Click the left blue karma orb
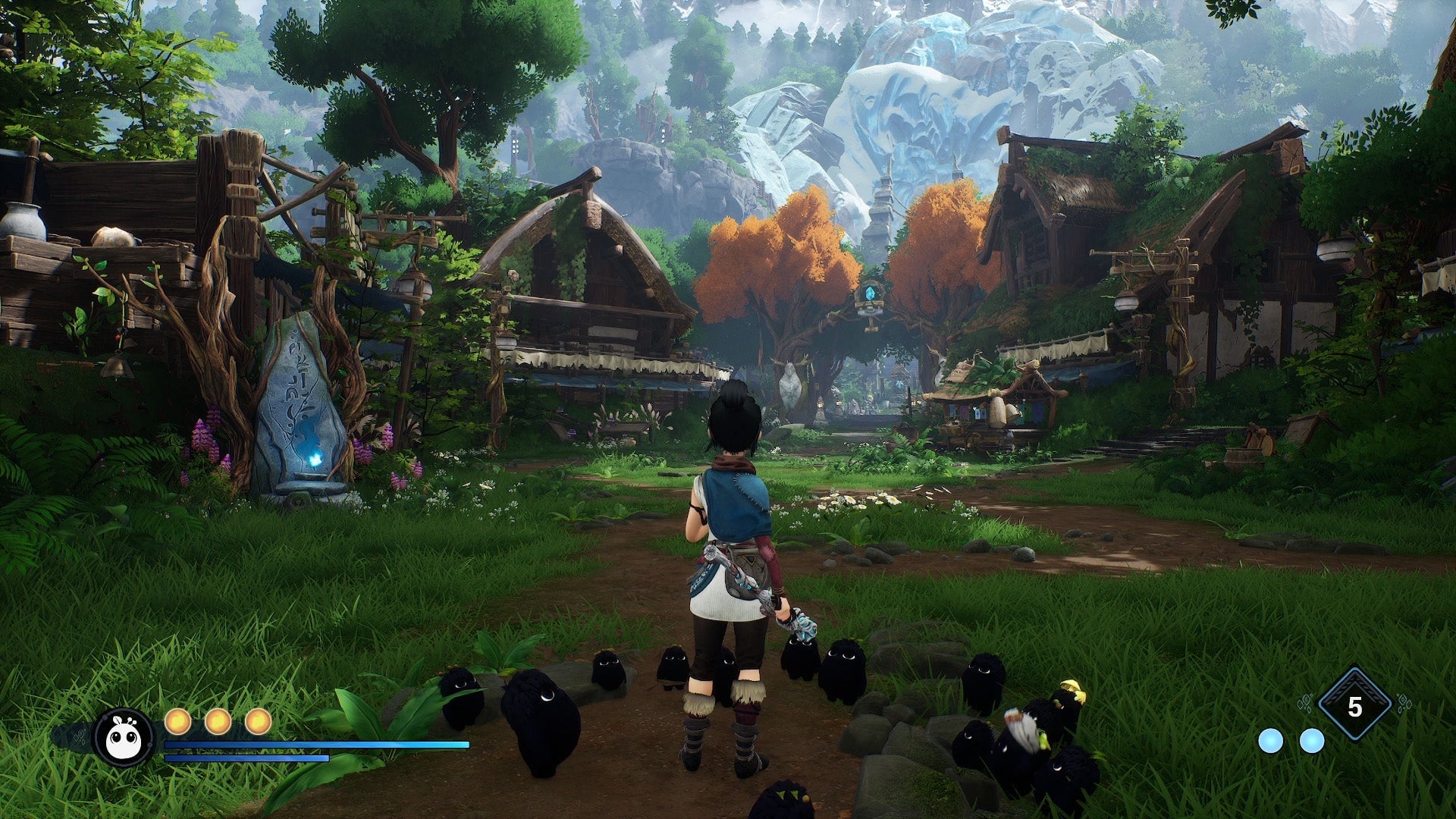 [1272, 742]
